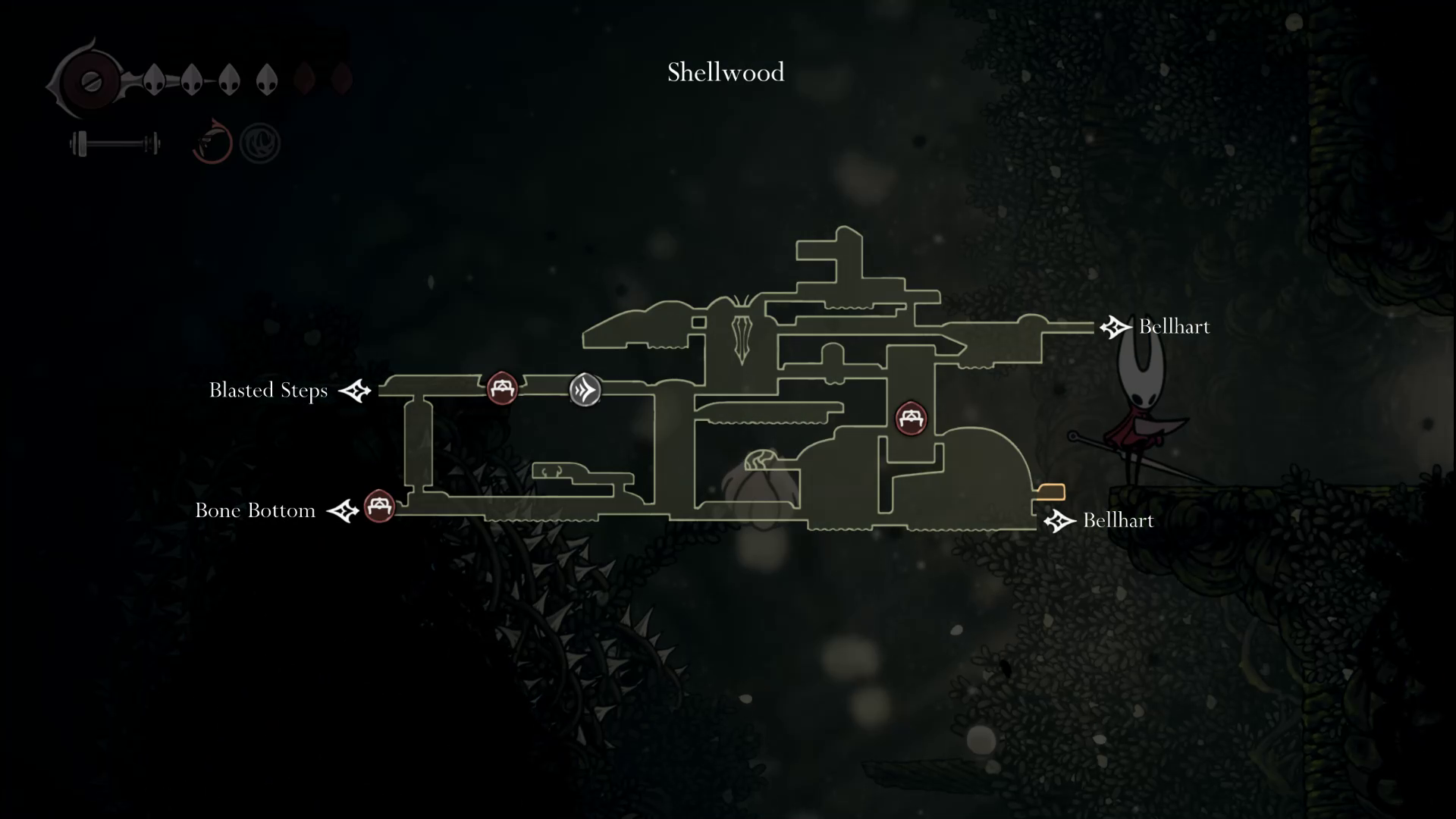Click the red curved tool icon in HUD
This screenshot has height=819, width=1456.
pos(212,142)
